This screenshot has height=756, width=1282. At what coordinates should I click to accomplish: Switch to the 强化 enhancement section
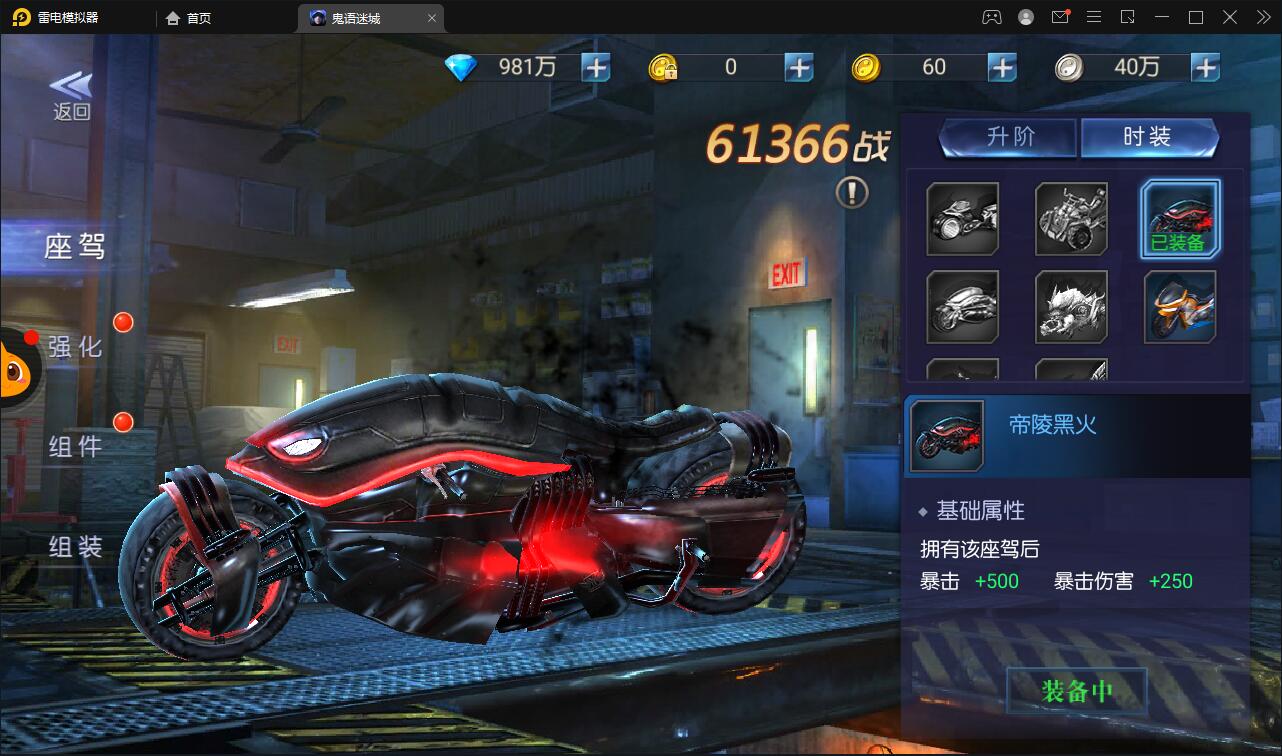click(x=75, y=347)
